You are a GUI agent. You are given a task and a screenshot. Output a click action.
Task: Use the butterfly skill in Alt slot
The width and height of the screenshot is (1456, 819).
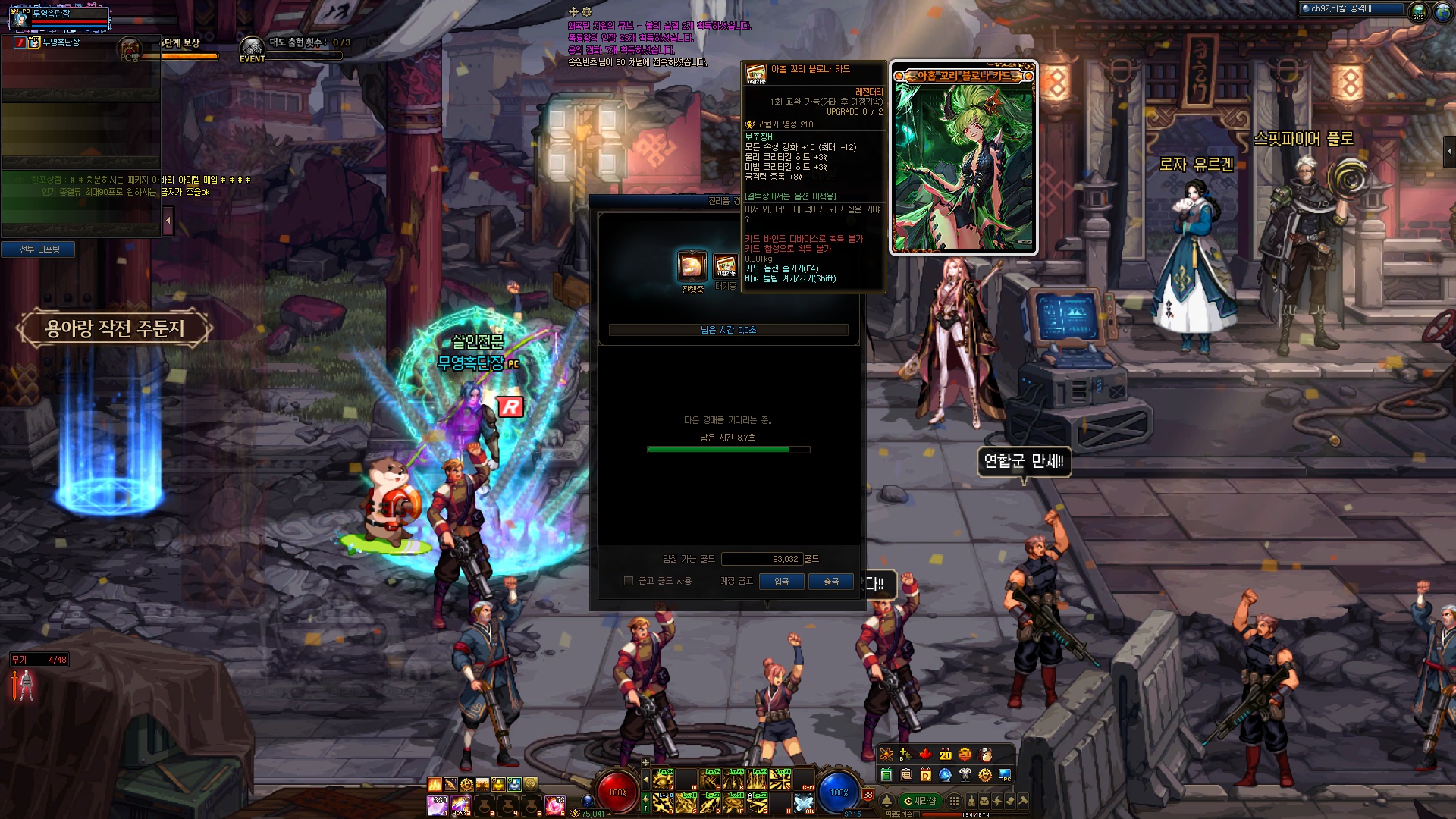pos(804,802)
